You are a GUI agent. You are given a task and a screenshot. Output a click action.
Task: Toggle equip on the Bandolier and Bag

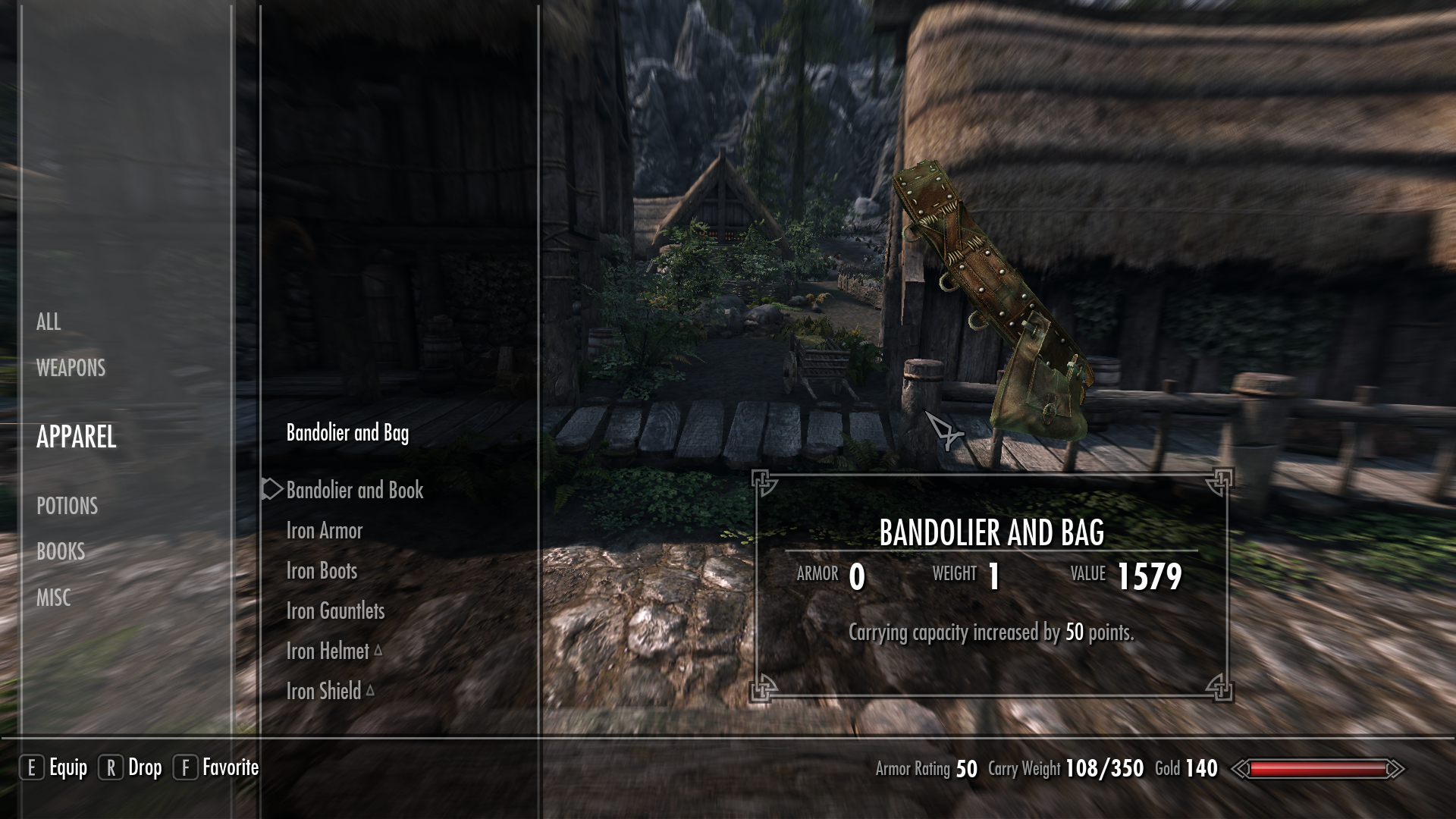(347, 435)
